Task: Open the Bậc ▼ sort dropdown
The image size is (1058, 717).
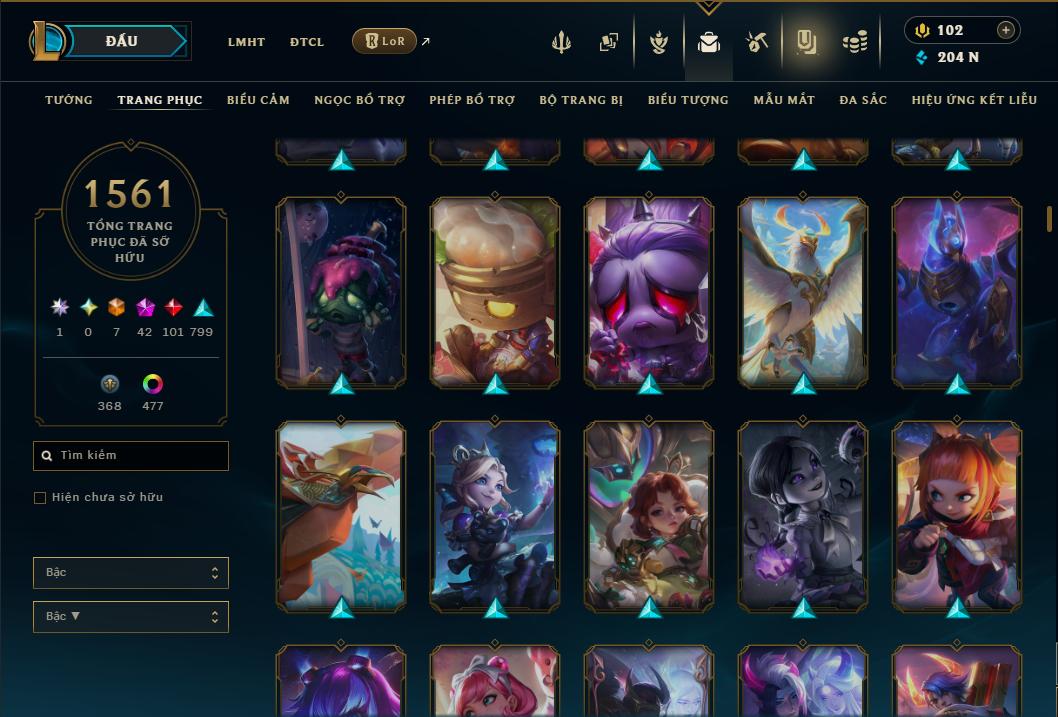Action: [131, 617]
